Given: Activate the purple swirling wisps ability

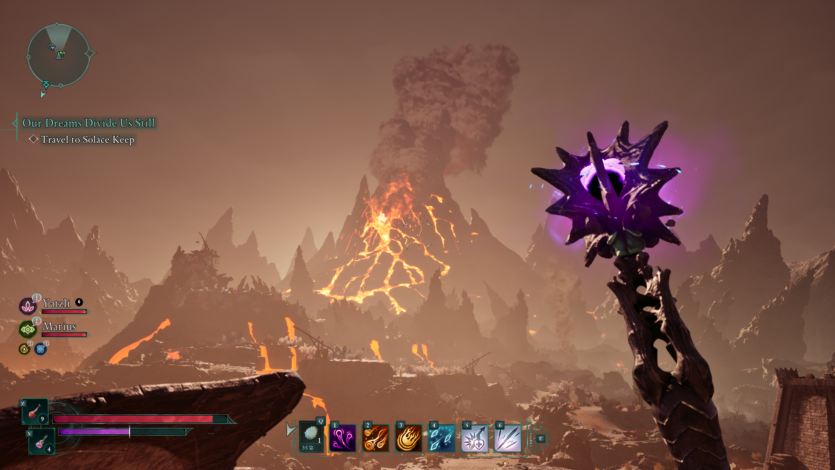Looking at the screenshot, I should click(x=344, y=438).
